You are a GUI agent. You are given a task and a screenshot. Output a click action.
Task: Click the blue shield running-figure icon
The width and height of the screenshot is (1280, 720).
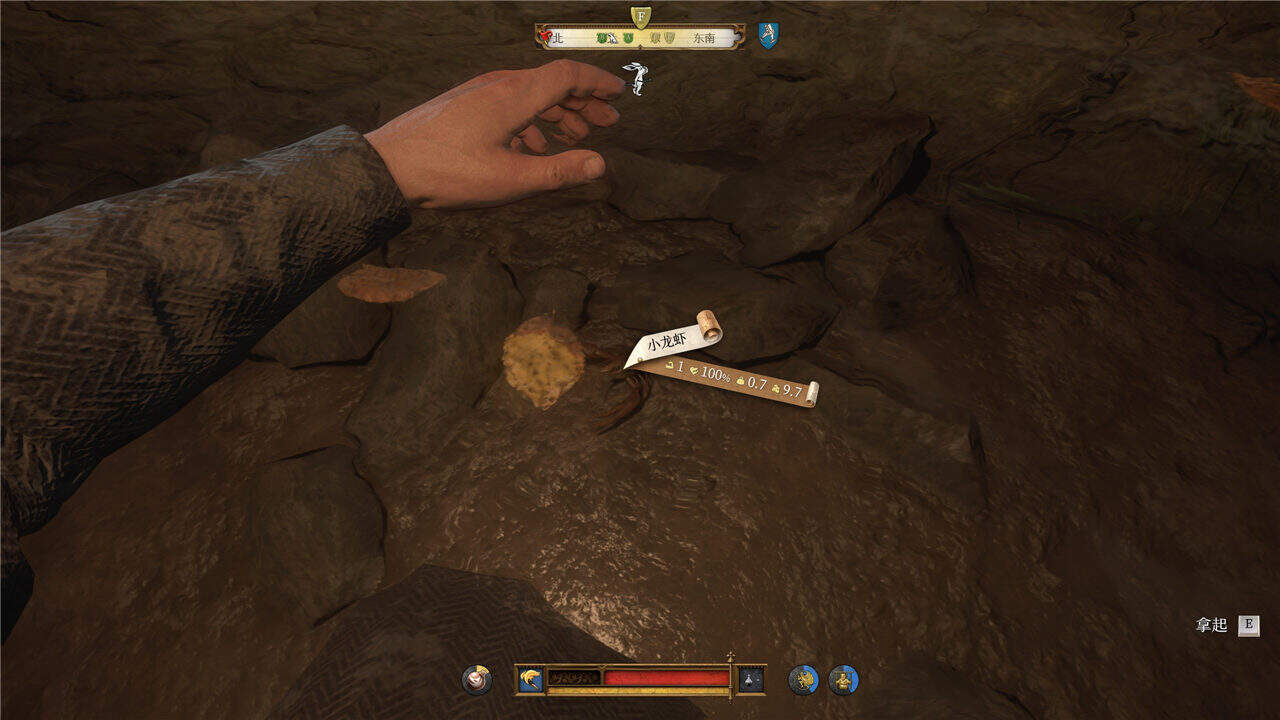point(768,37)
